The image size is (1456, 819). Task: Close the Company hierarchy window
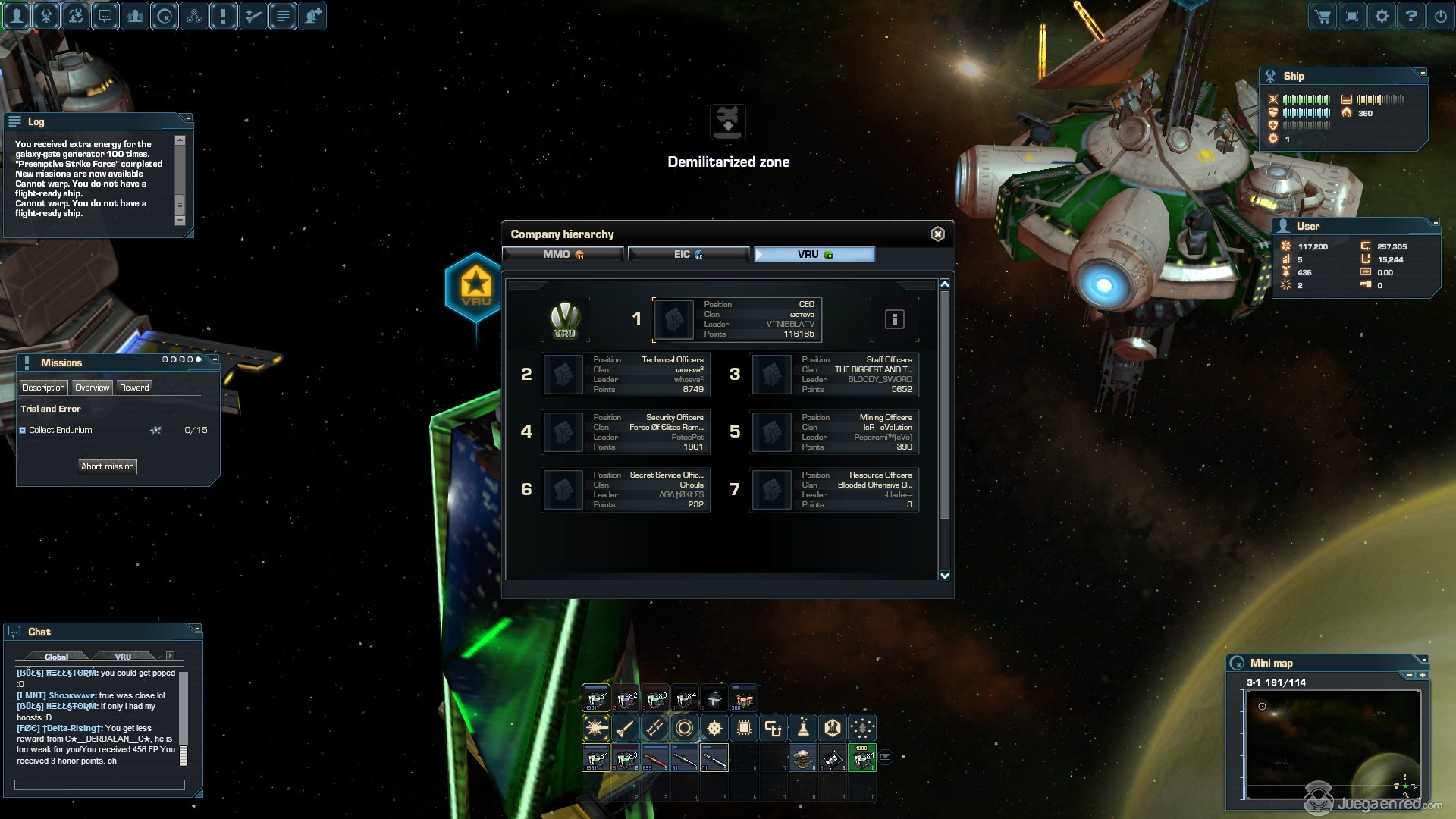click(937, 234)
